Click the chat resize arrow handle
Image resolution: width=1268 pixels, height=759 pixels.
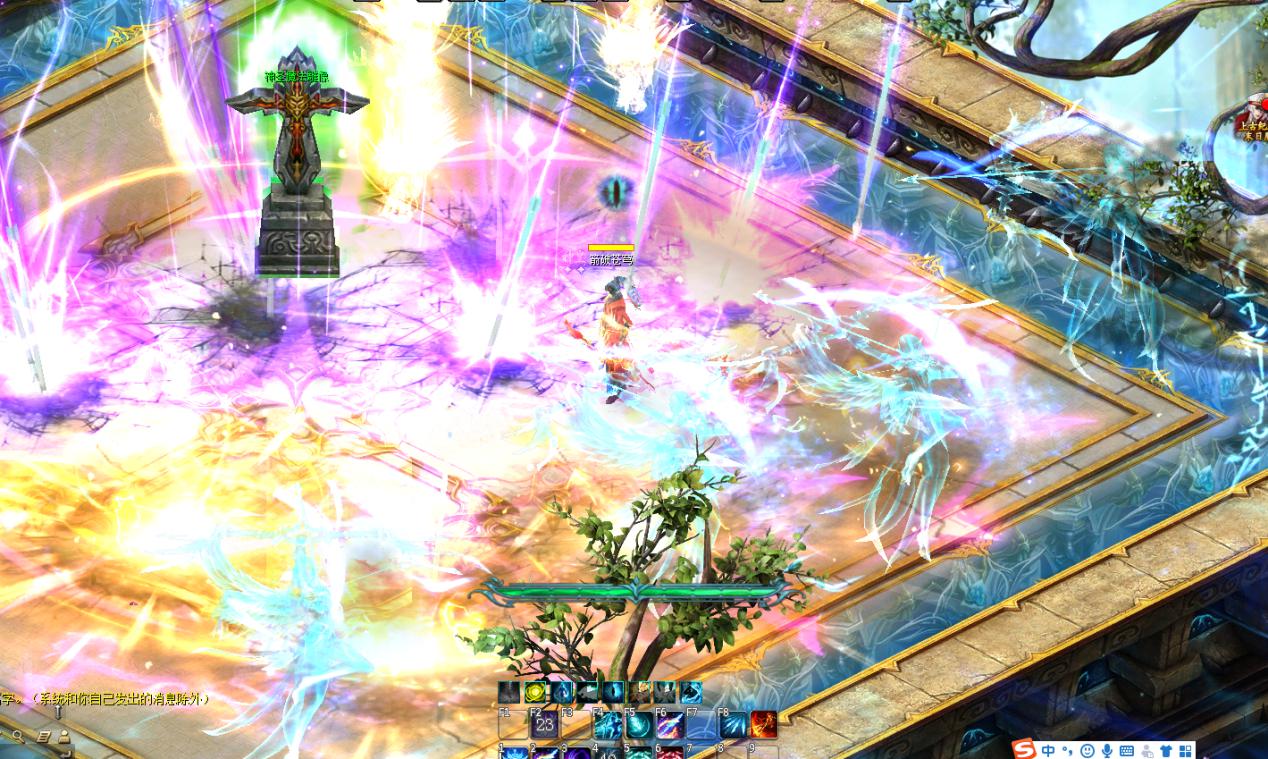58,713
